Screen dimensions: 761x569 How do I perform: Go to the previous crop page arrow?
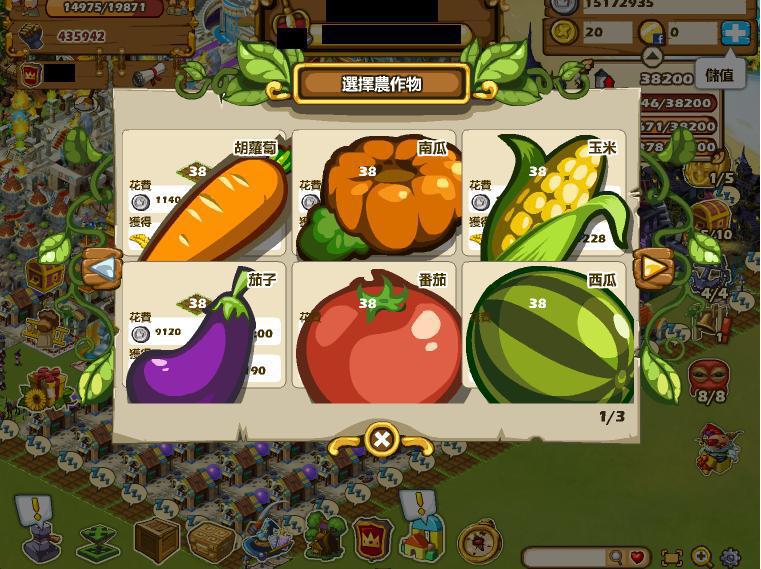tap(101, 267)
